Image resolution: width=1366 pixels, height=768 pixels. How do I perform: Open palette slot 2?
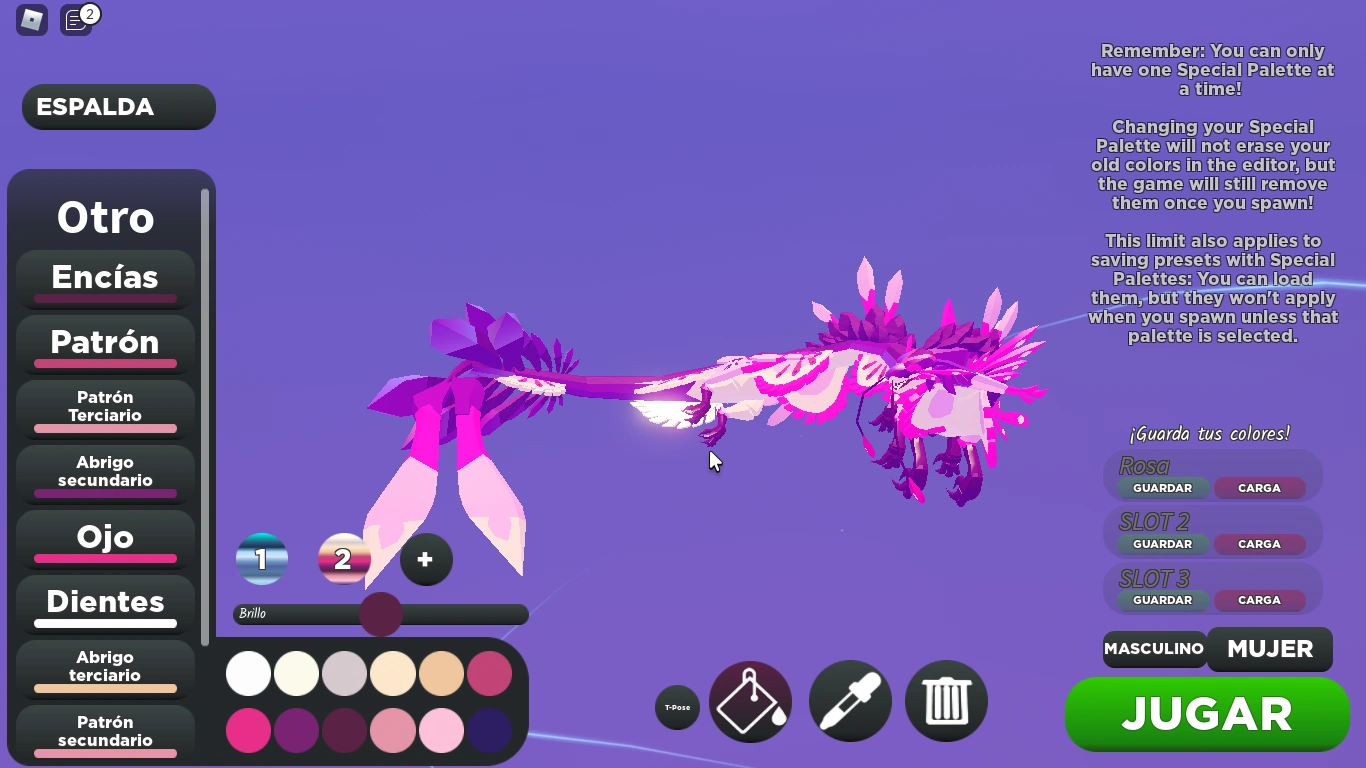[x=344, y=559]
